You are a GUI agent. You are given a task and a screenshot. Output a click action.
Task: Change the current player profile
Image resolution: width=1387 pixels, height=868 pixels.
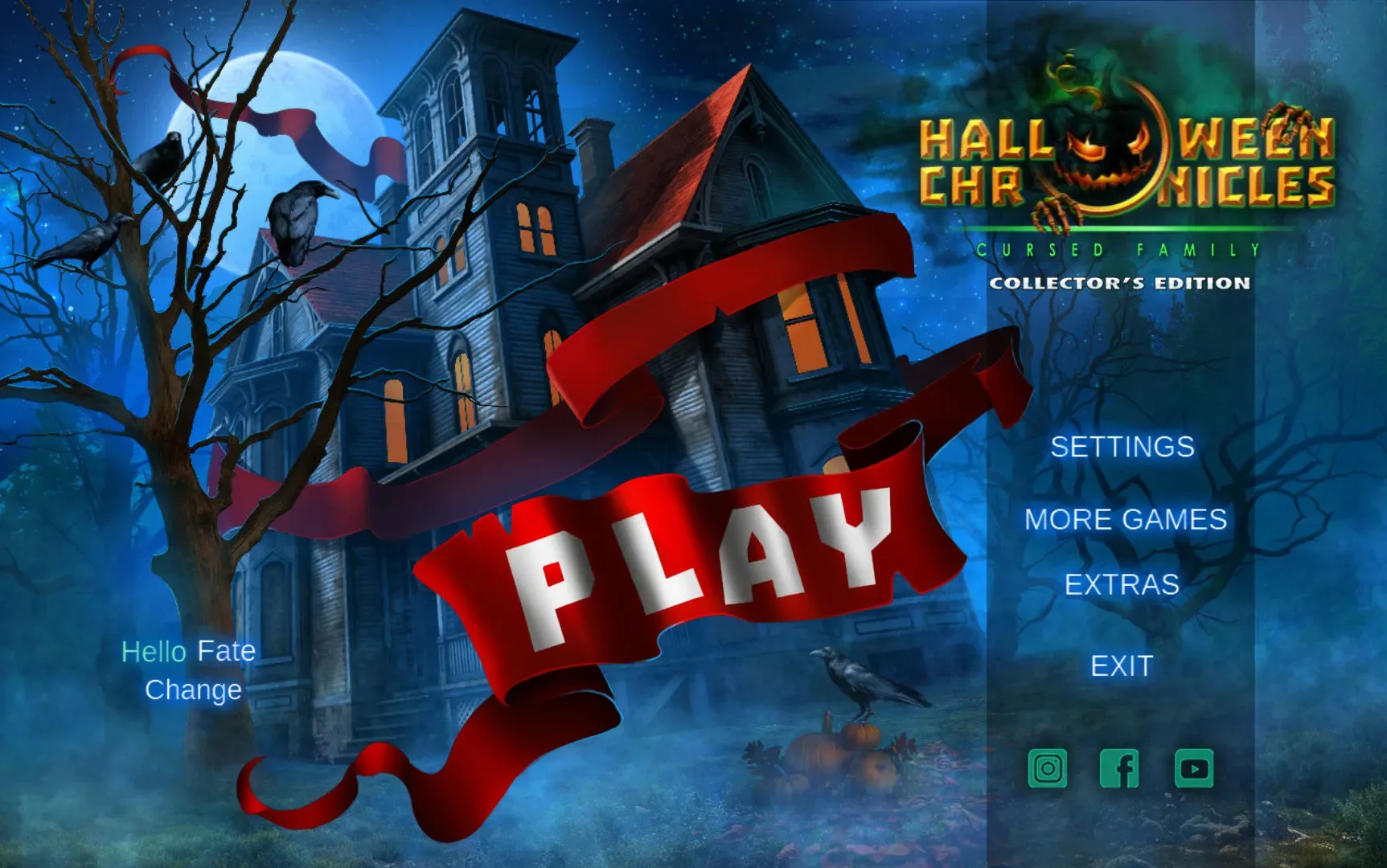coord(192,690)
